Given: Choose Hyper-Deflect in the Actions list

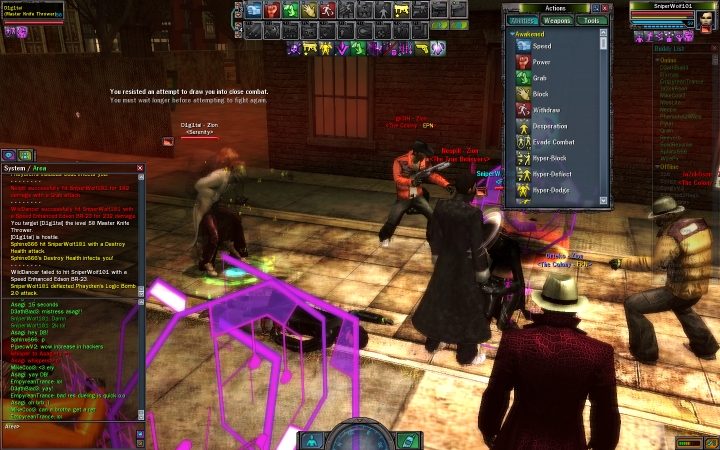Looking at the screenshot, I should click(x=552, y=174).
